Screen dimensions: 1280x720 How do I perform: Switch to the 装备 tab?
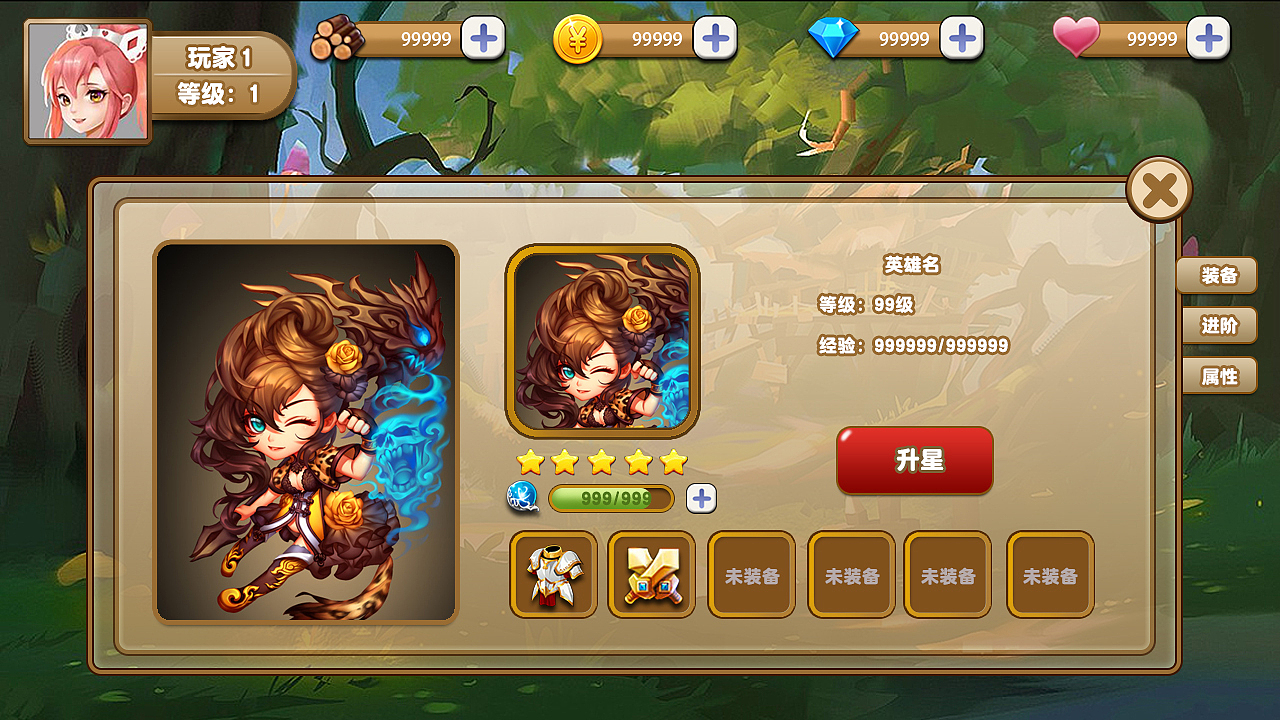[x=1219, y=275]
